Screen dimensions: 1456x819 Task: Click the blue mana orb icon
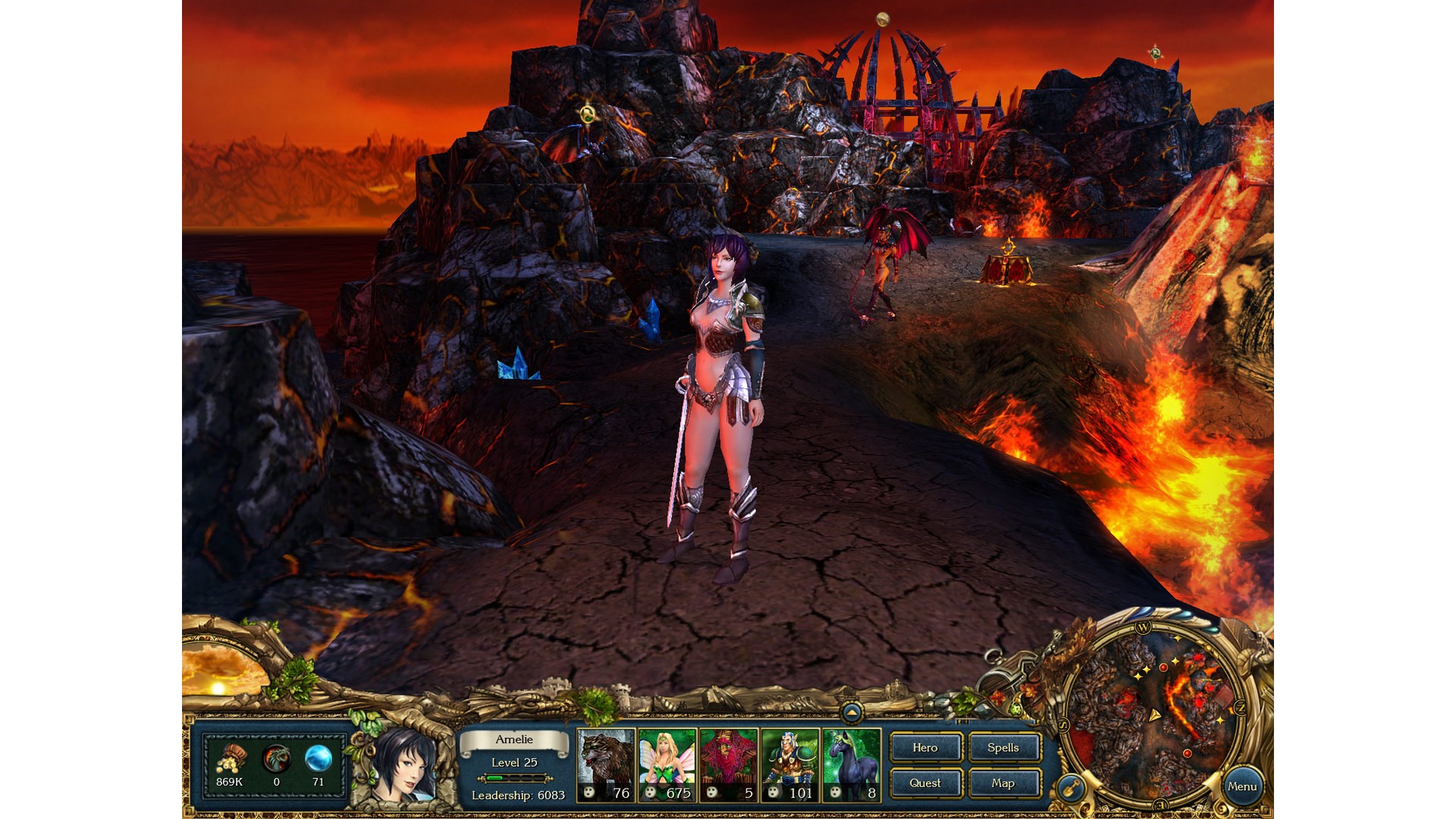coord(318,758)
